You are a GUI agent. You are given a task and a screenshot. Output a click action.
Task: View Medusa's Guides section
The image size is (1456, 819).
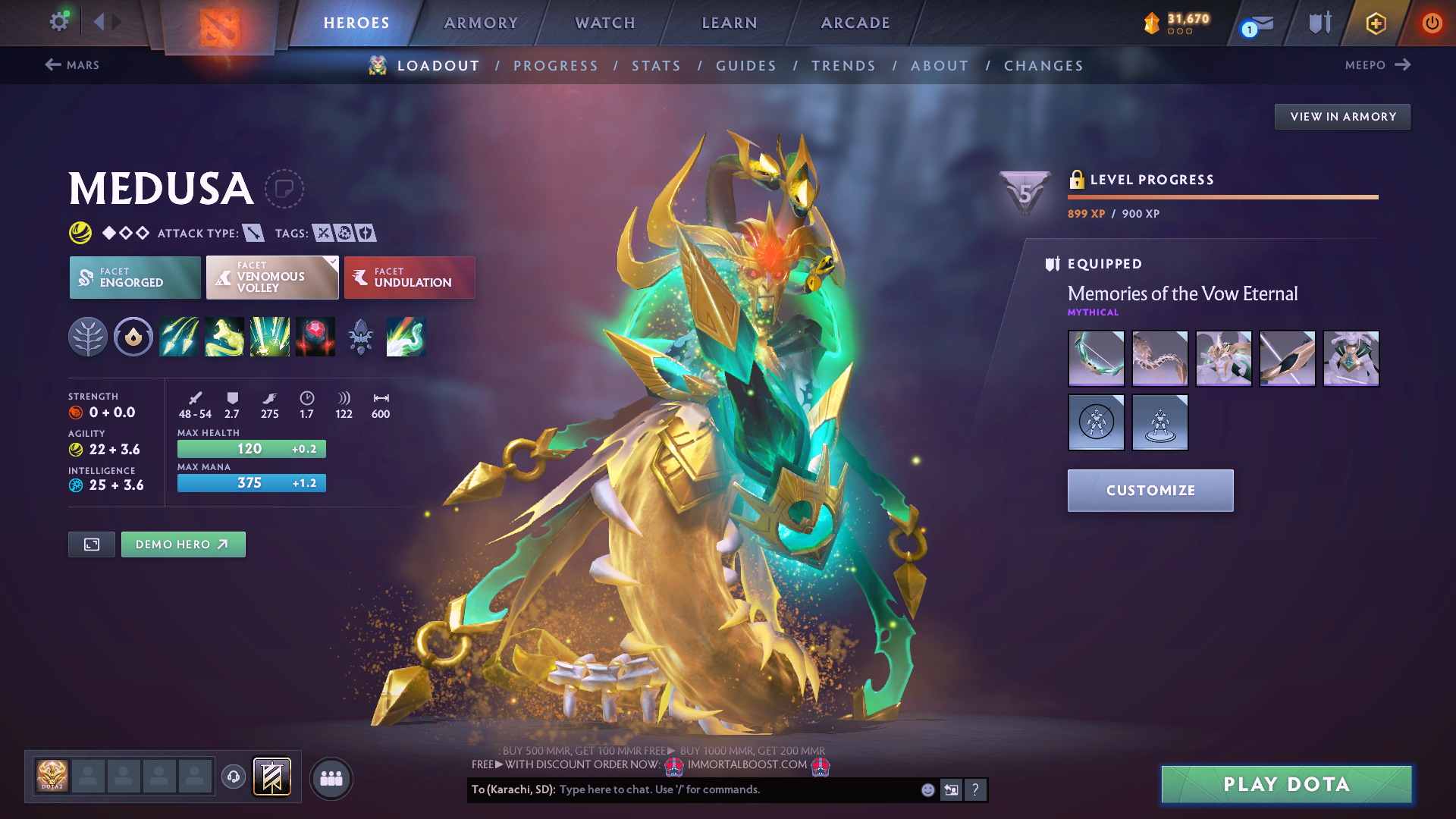746,66
